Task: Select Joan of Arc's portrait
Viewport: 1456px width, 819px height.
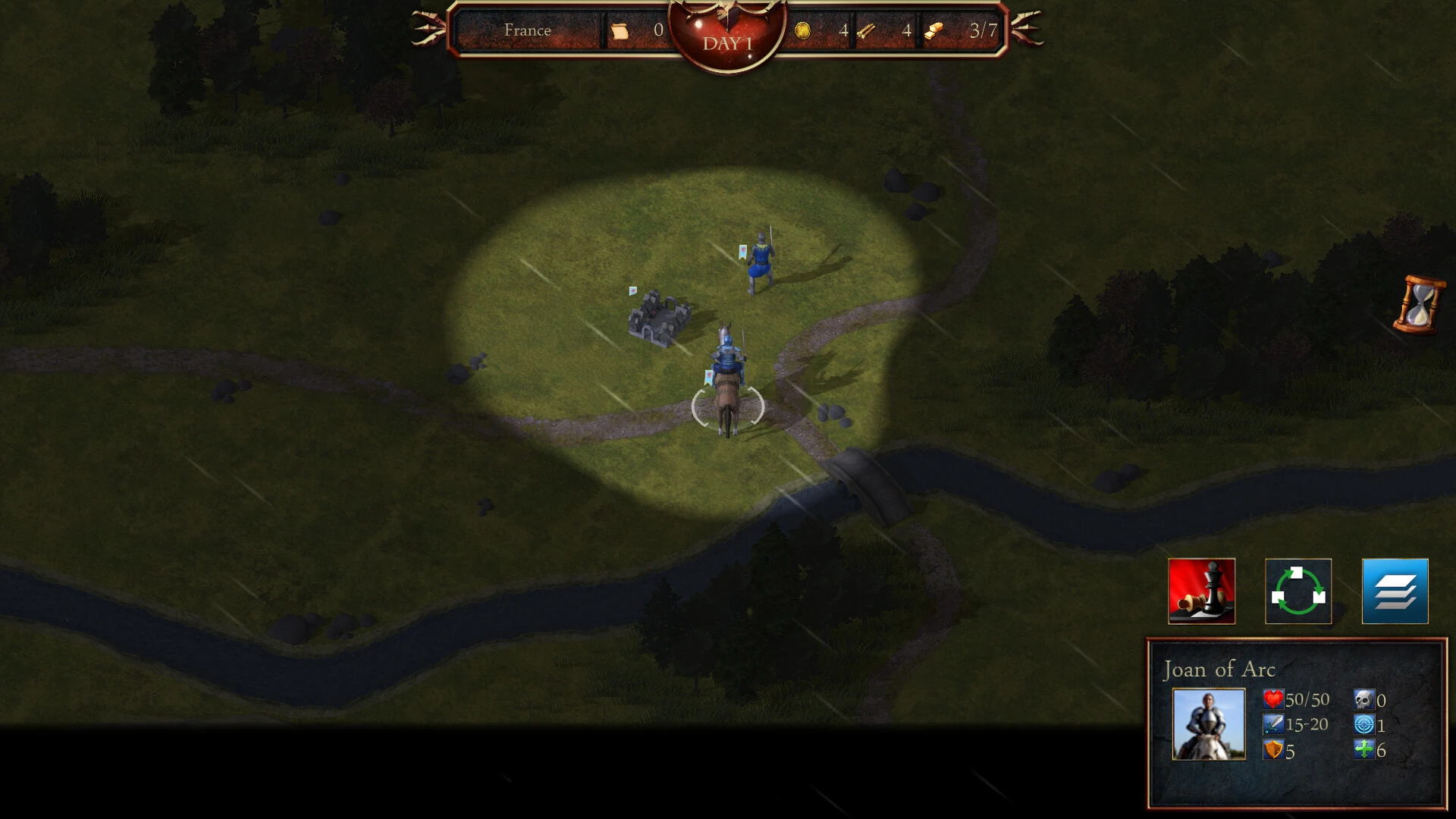Action: (x=1208, y=723)
